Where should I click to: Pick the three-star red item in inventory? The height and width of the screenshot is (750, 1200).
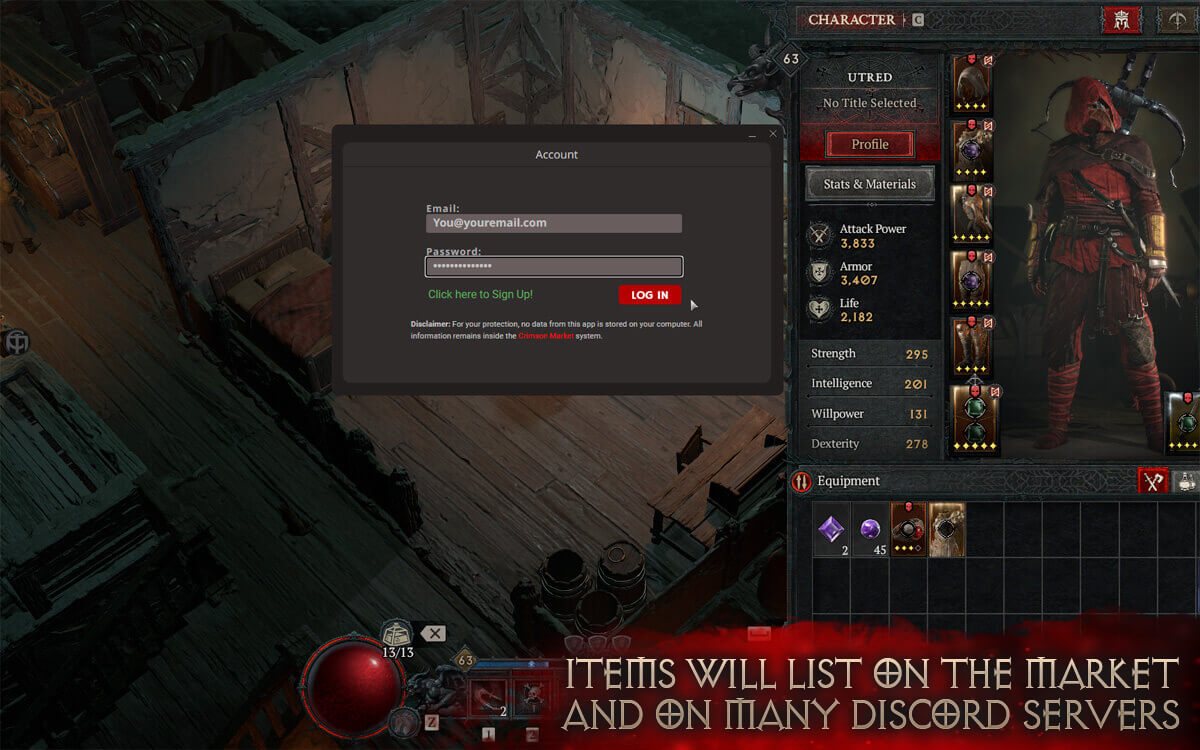[x=908, y=529]
